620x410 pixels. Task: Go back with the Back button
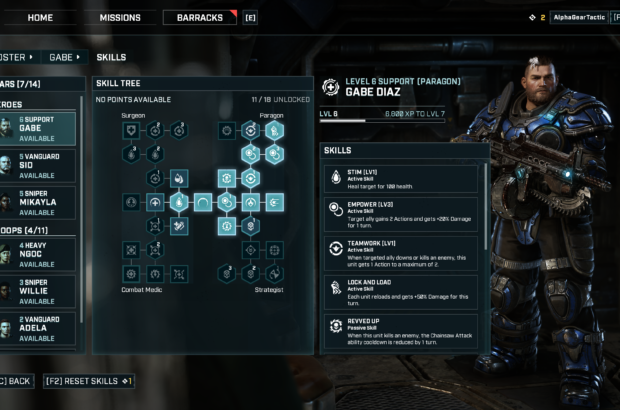(17, 381)
